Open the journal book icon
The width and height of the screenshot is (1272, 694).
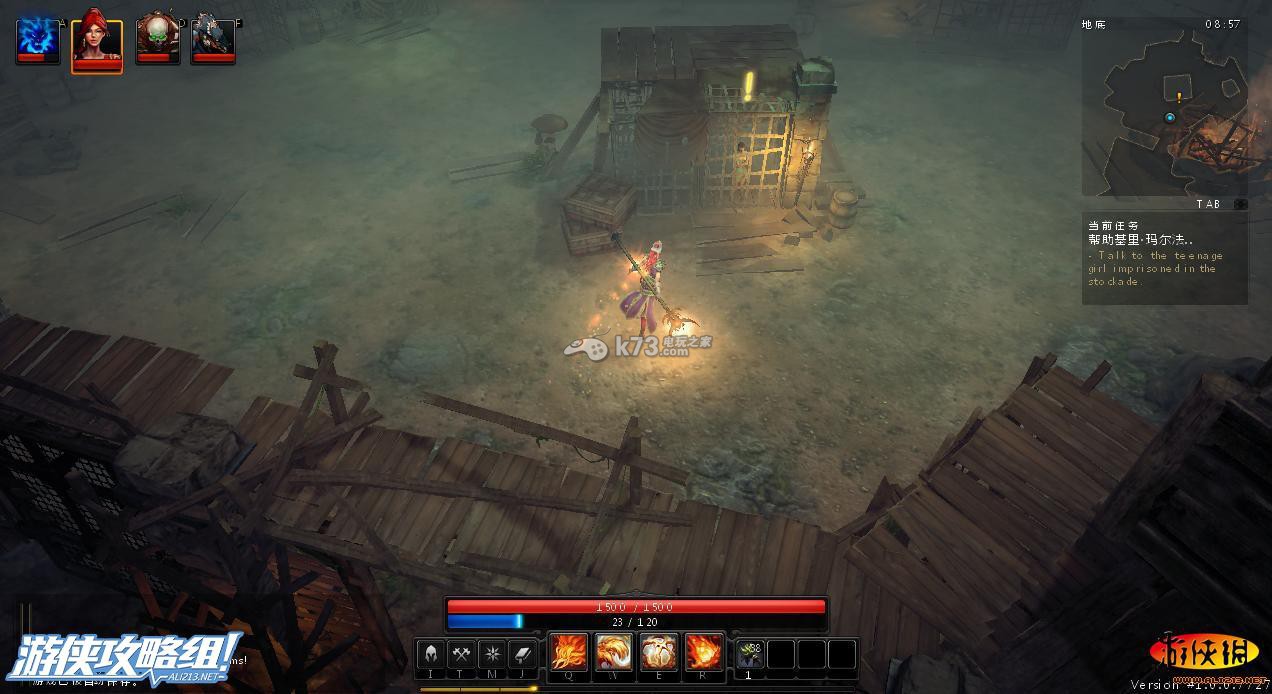click(523, 654)
